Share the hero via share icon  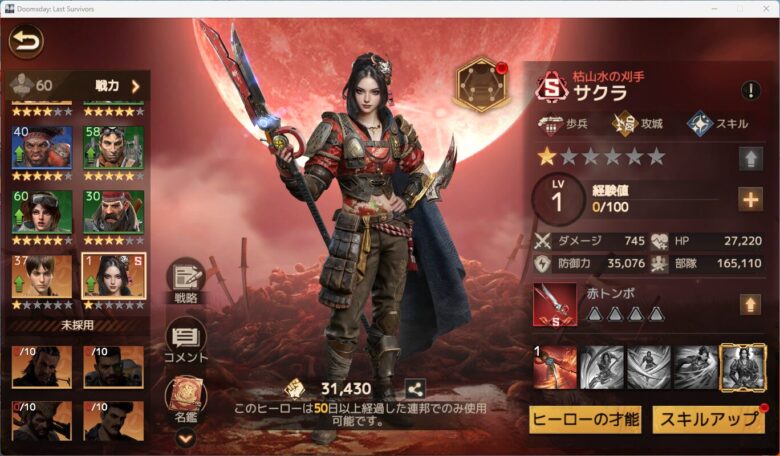(415, 389)
